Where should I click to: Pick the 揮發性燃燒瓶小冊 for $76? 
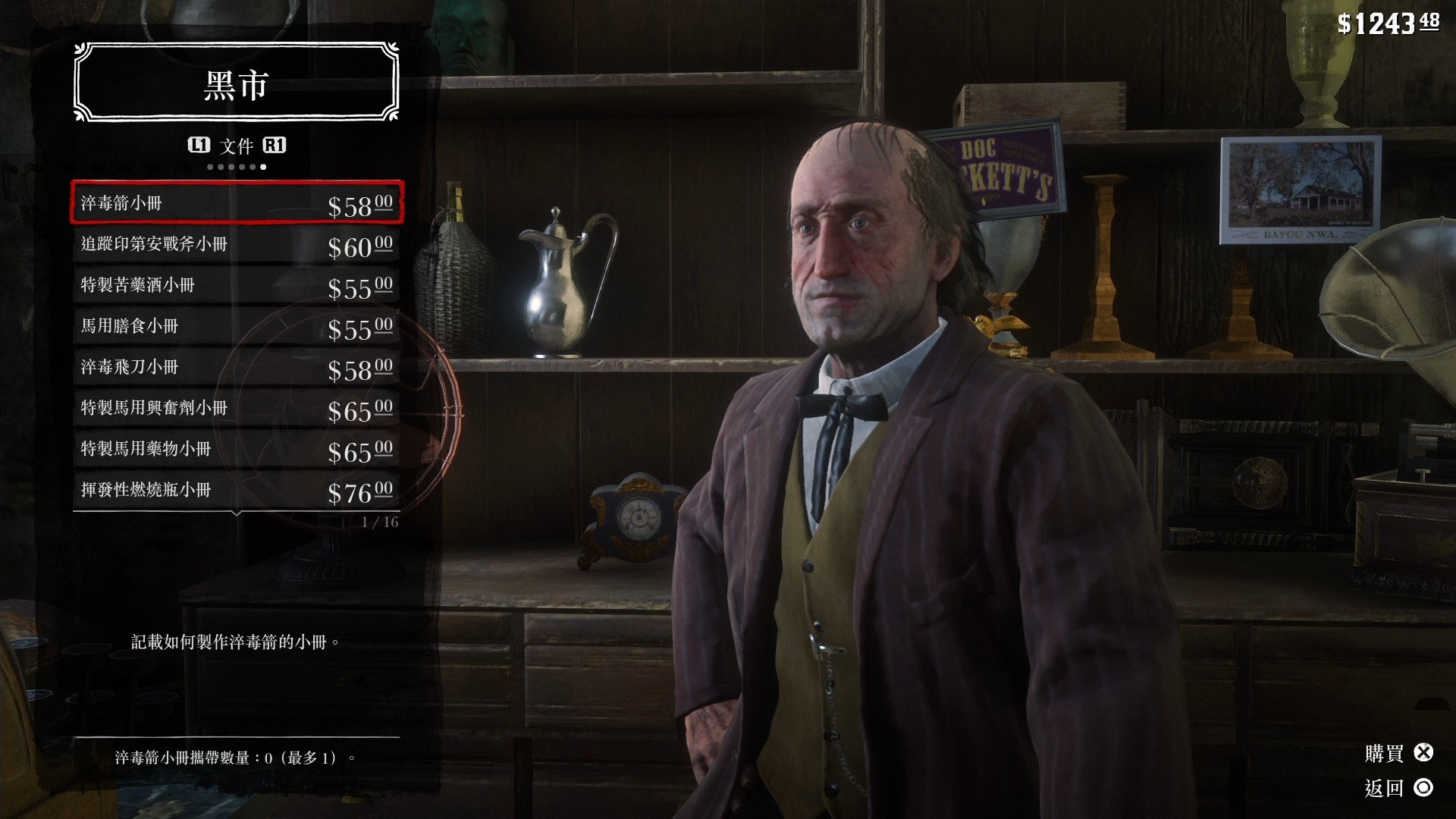pyautogui.click(x=237, y=490)
